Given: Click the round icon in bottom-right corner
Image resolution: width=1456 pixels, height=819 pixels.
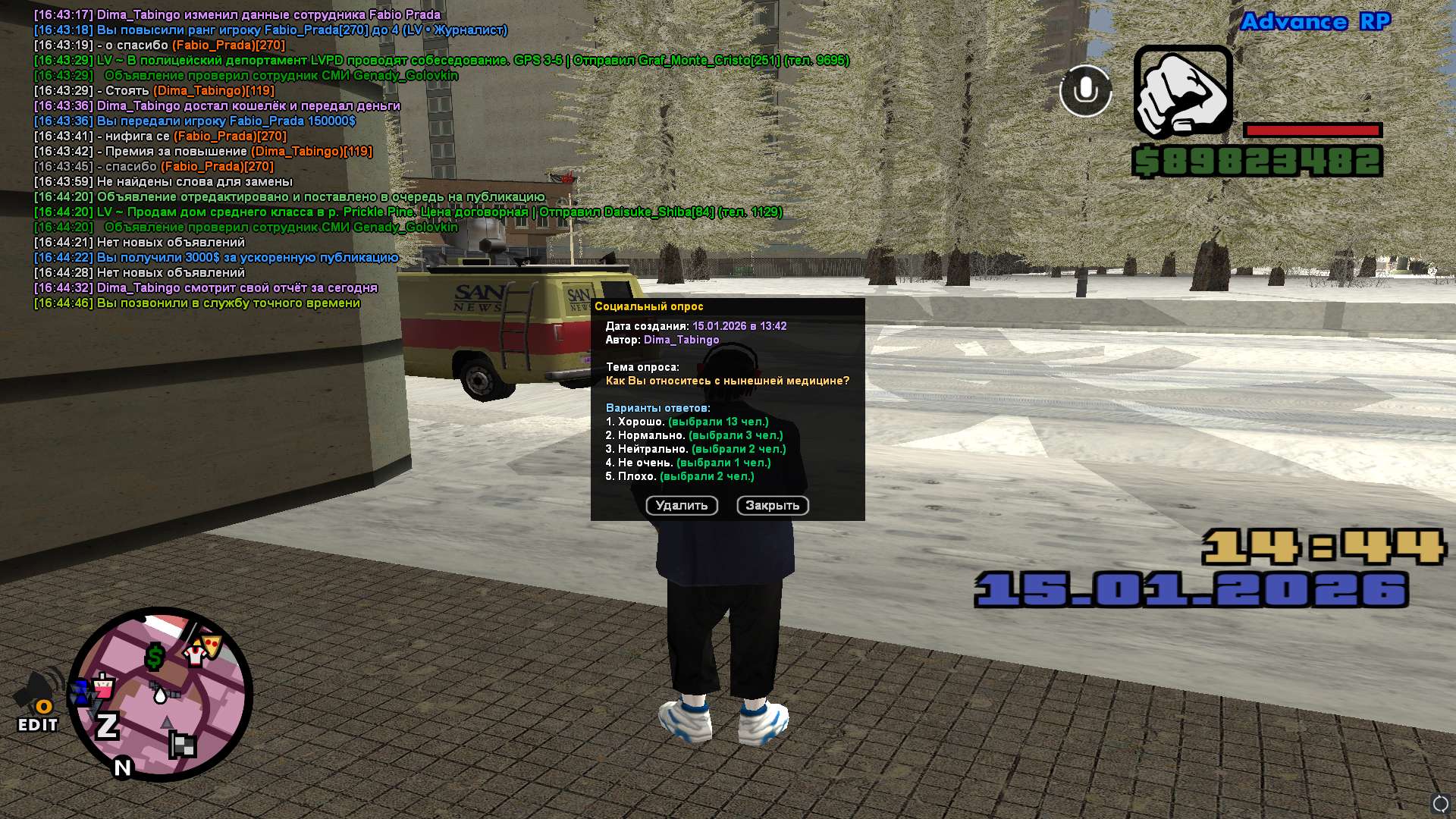Looking at the screenshot, I should pyautogui.click(x=1440, y=804).
